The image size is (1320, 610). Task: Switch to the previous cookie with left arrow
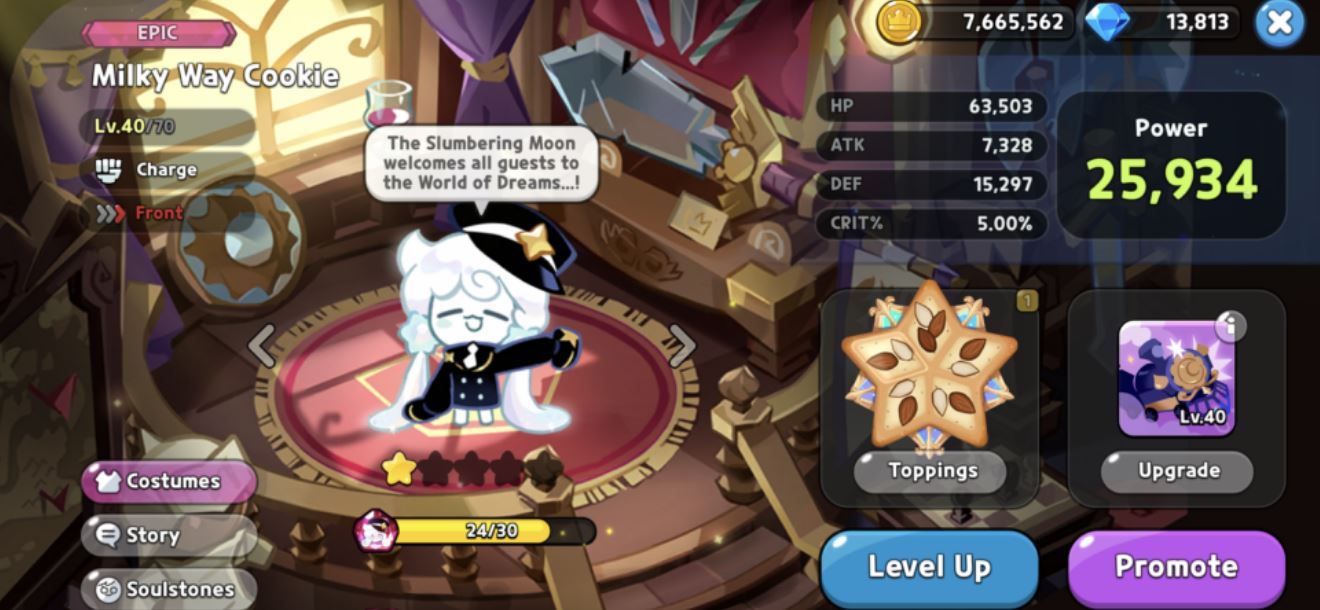tap(262, 345)
